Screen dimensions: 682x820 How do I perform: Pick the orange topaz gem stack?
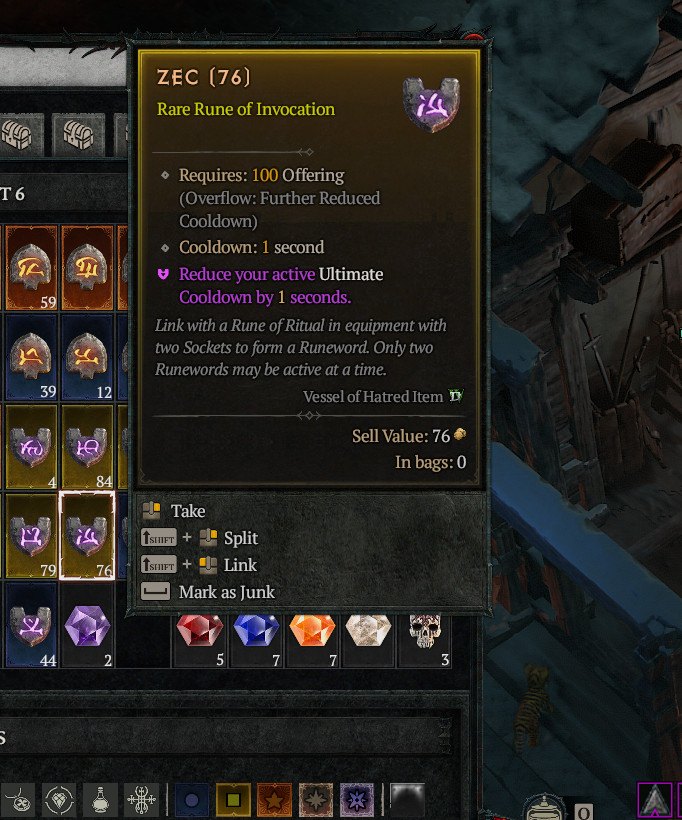[313, 631]
